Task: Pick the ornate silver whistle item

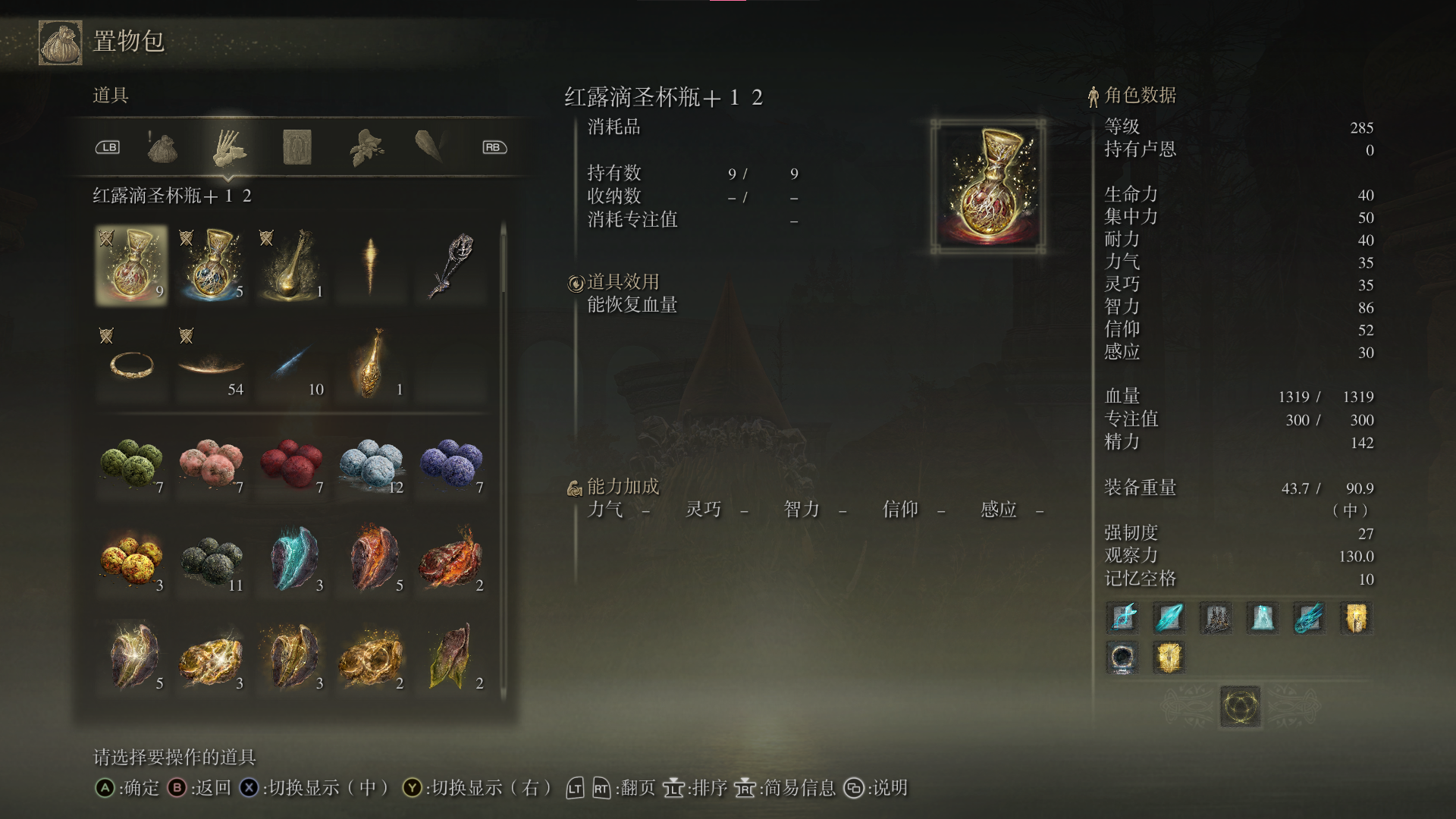Action: pos(451,265)
